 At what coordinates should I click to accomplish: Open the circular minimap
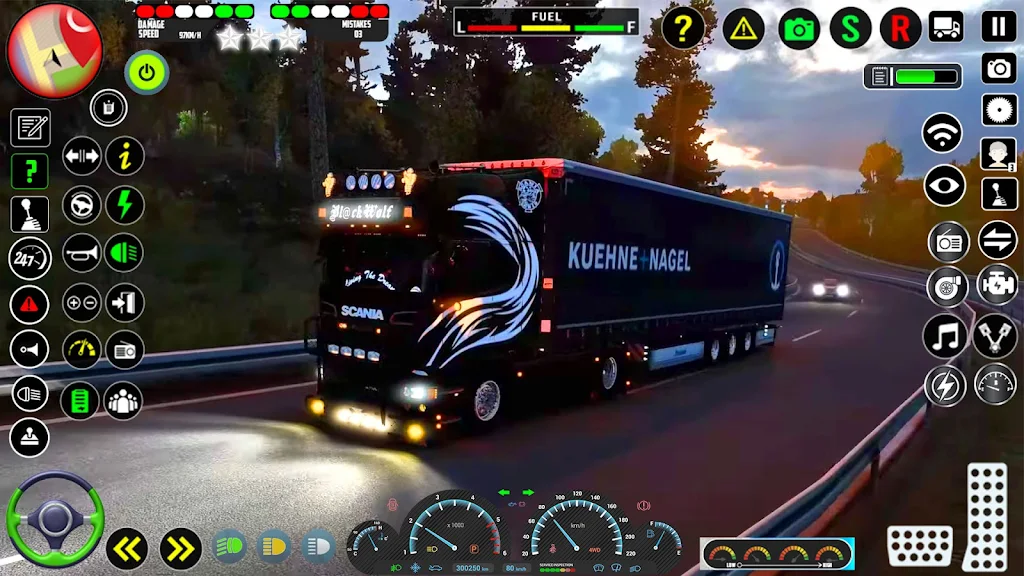(54, 50)
